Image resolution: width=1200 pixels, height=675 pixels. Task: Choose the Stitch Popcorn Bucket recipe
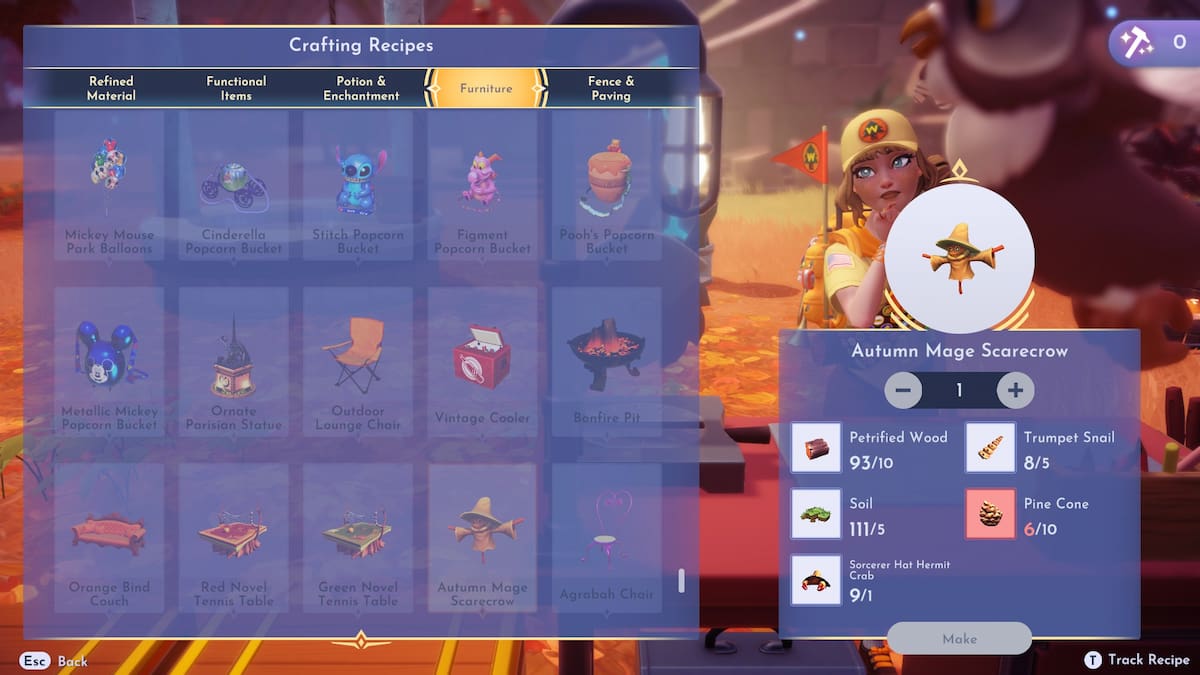(358, 185)
